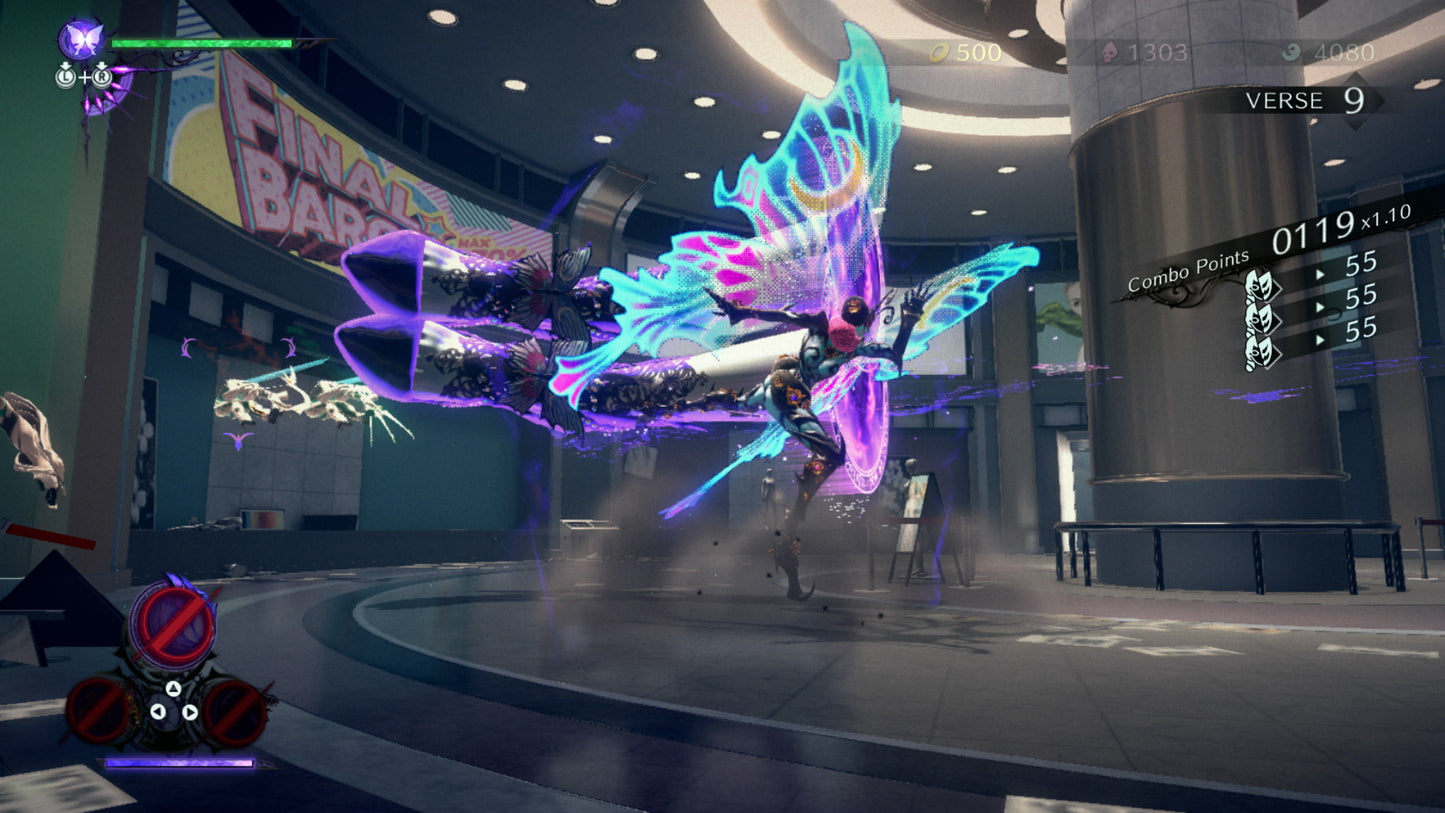Screen dimensions: 1445x813
Task: Open the third 55 combo entry arrow
Action: 1320,340
